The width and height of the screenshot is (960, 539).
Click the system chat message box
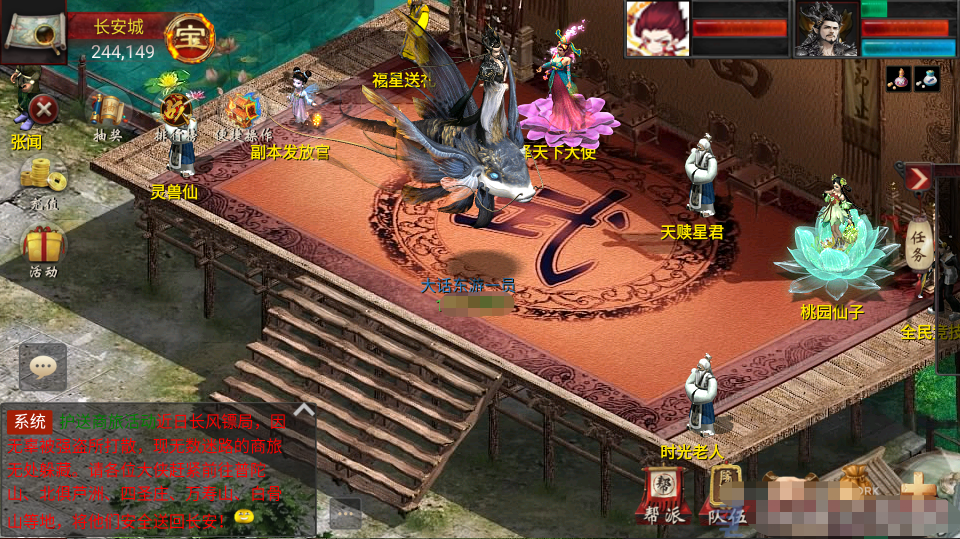click(x=160, y=470)
